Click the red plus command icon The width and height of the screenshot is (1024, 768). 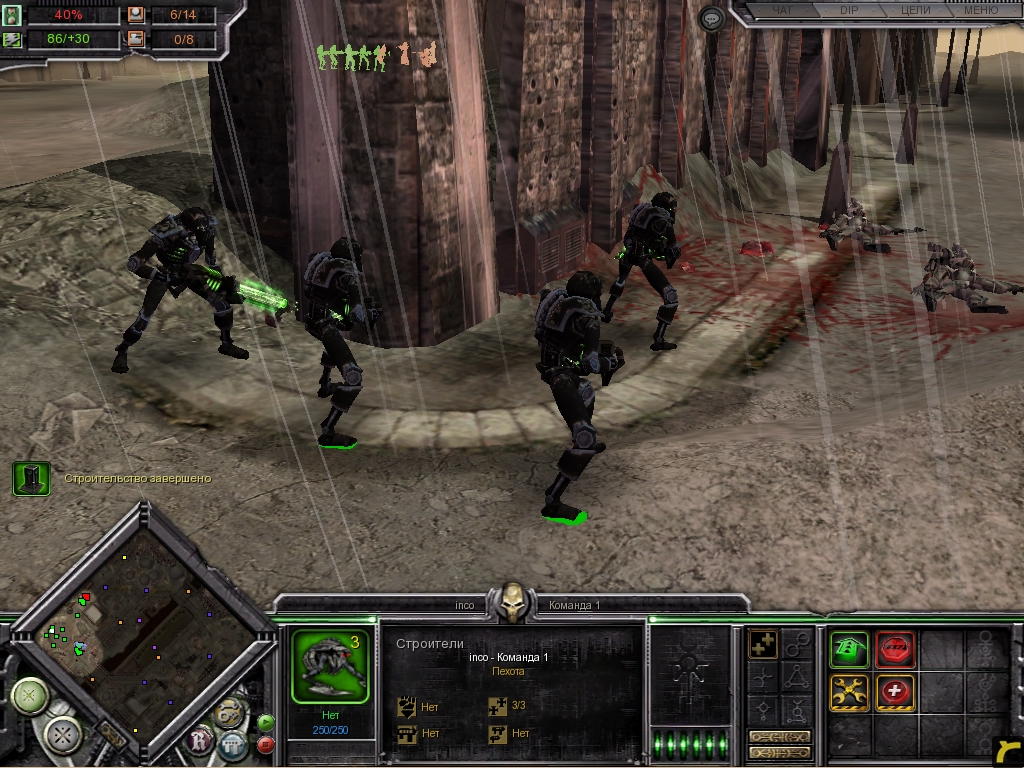coord(894,692)
